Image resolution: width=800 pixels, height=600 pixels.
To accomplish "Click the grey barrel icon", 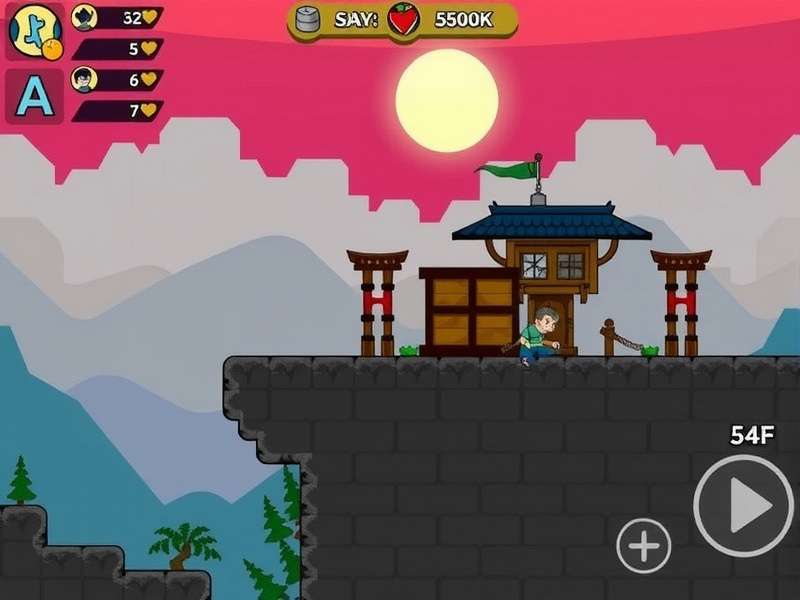I will (x=308, y=21).
